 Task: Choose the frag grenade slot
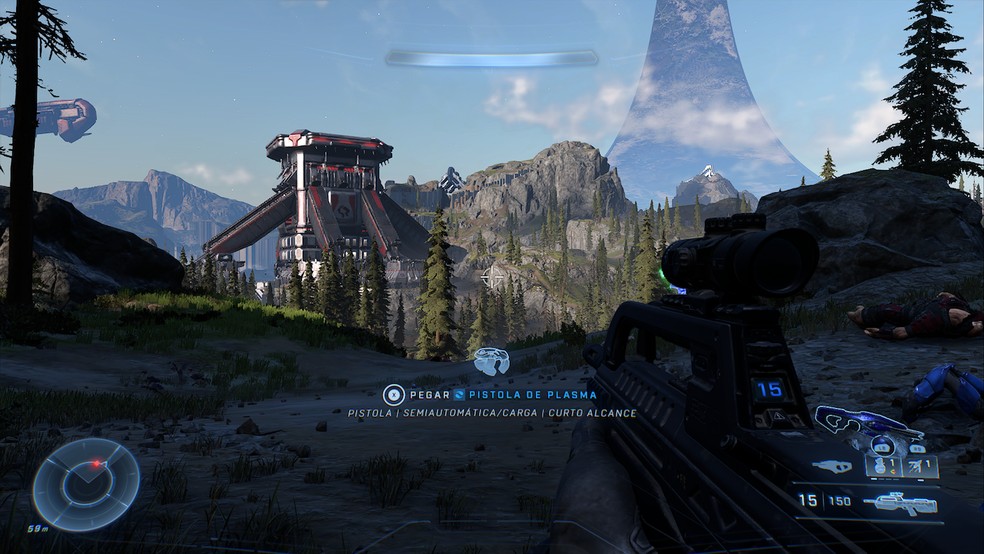880,466
